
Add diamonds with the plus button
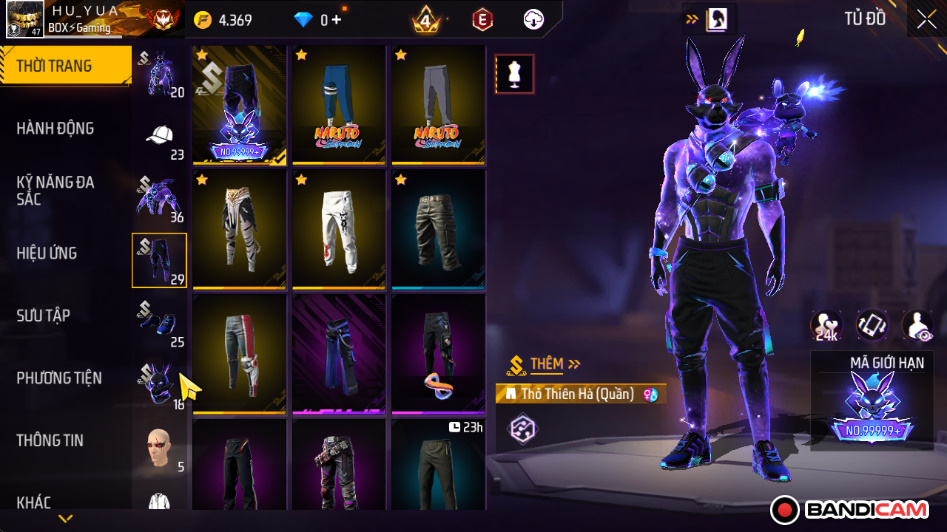coord(336,20)
